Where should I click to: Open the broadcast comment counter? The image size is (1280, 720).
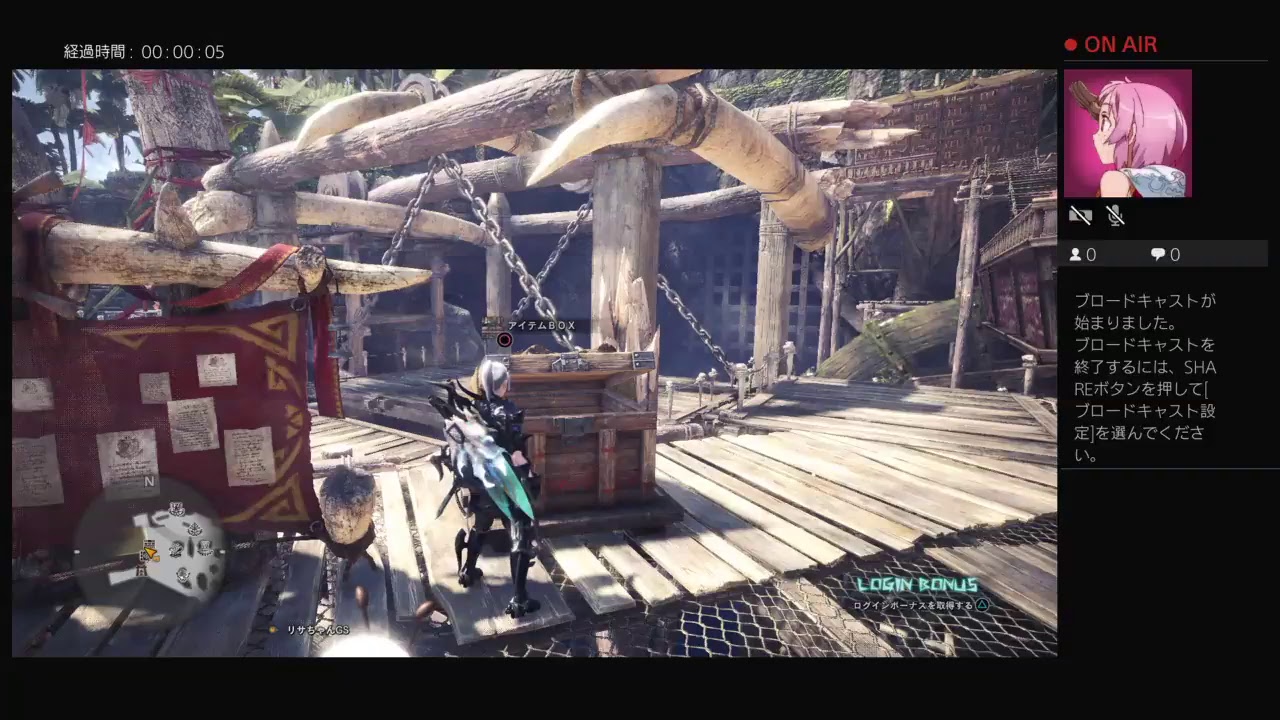(1165, 255)
